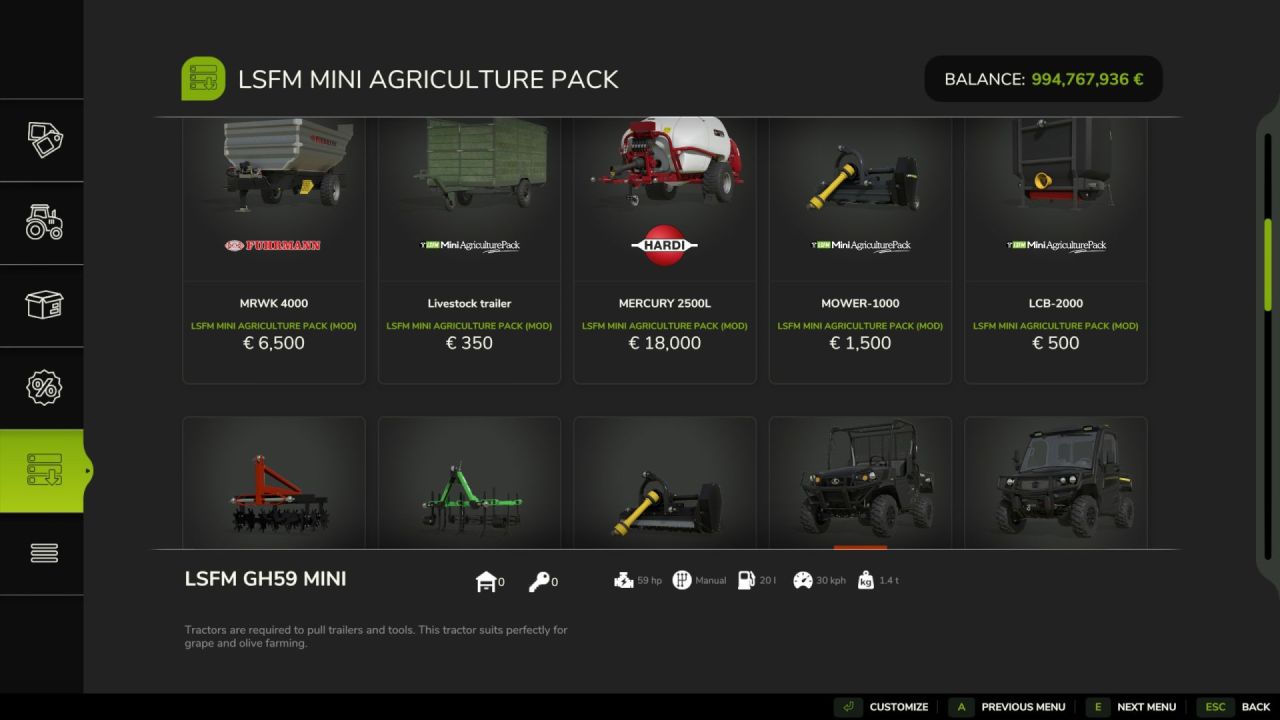Click the garage icon showing owned count
The height and width of the screenshot is (720, 1280).
point(487,580)
